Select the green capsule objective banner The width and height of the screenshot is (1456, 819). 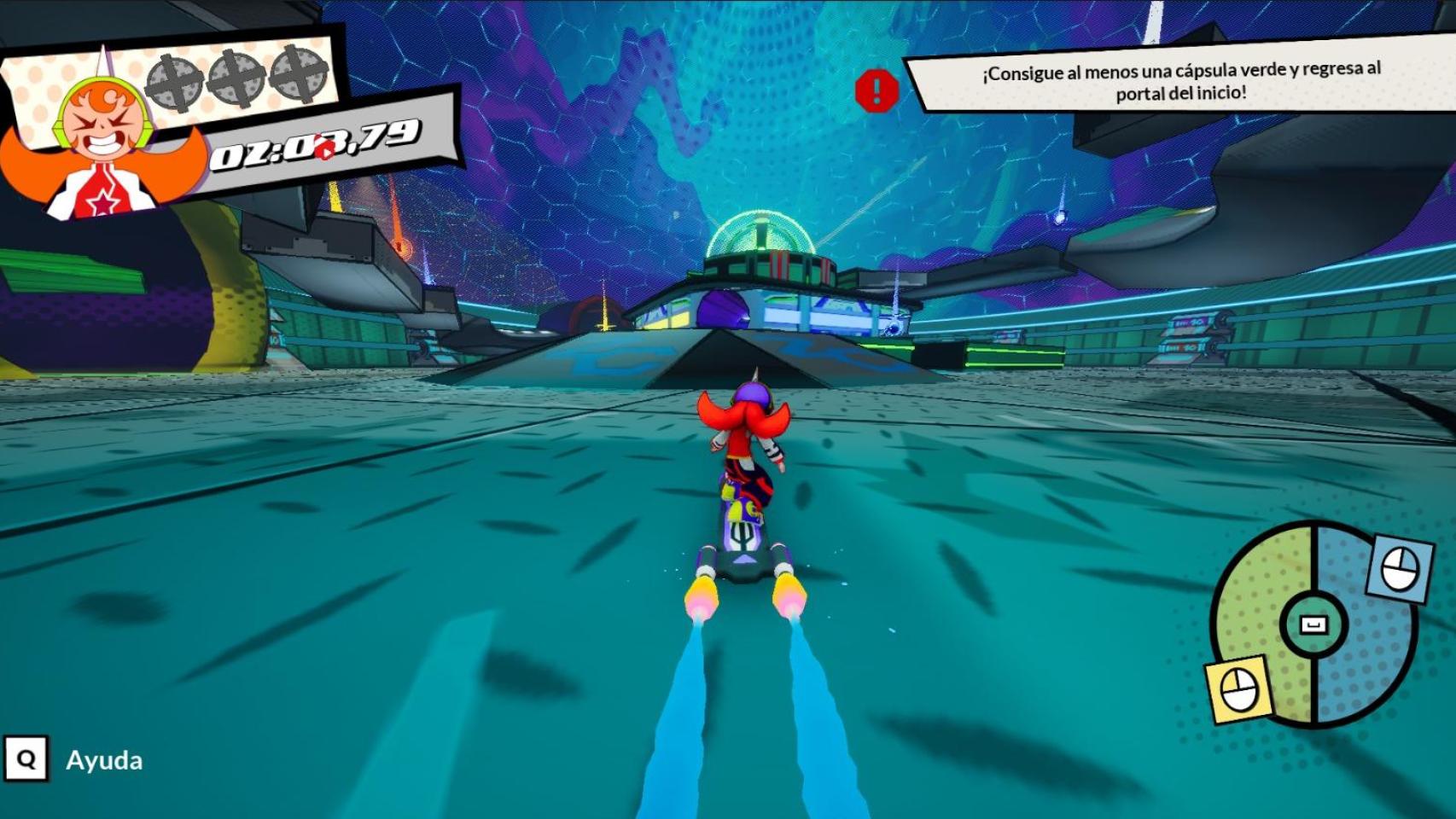[x=1180, y=81]
